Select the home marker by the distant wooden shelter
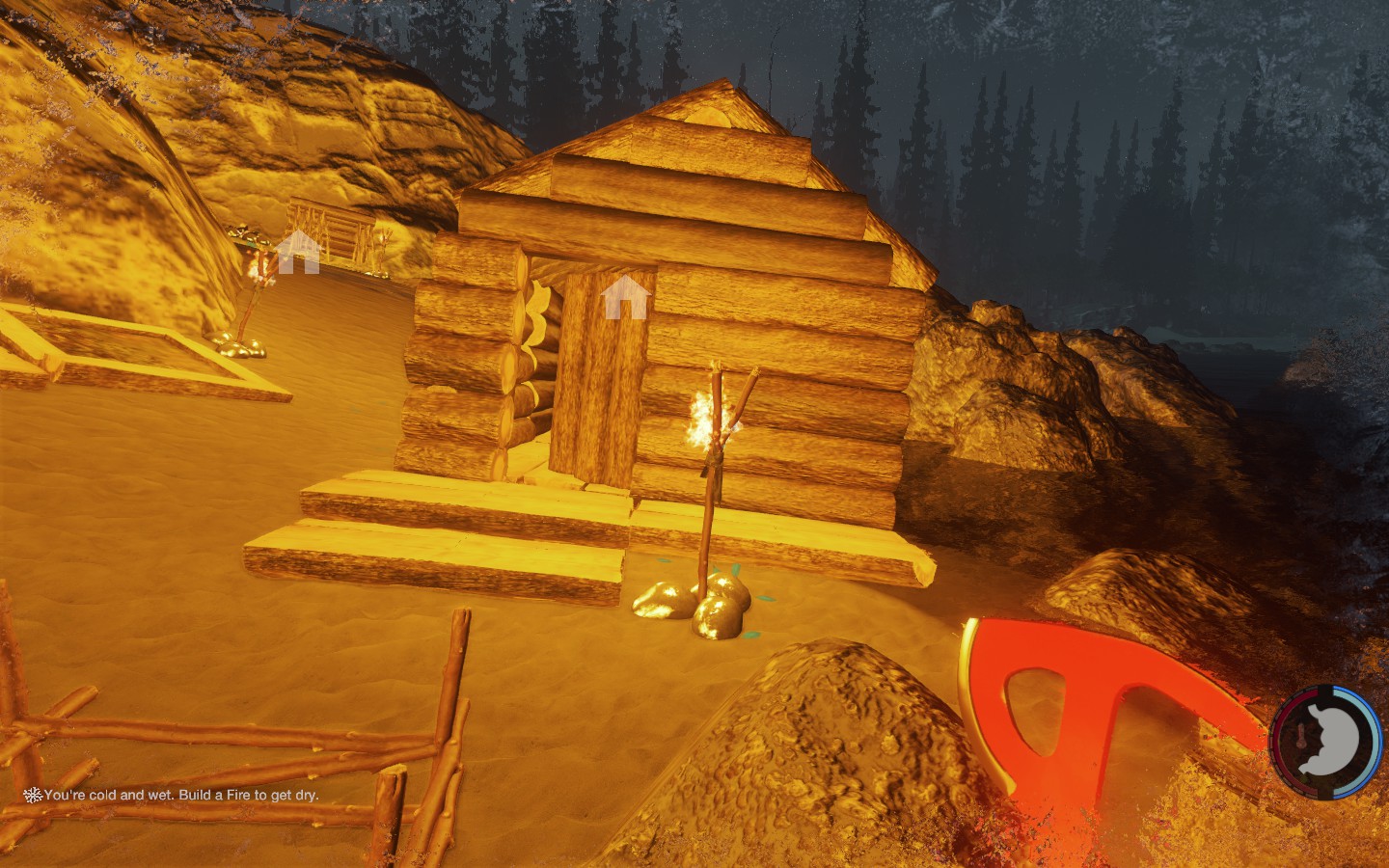The height and width of the screenshot is (868, 1389). point(298,252)
